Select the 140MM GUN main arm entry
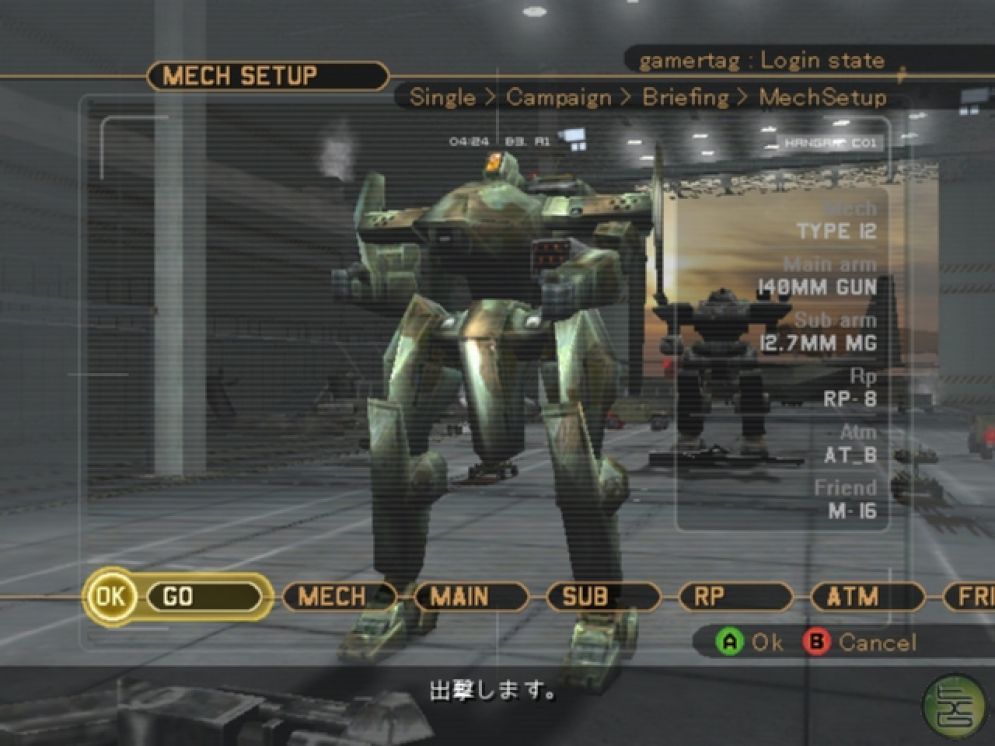 coord(817,288)
